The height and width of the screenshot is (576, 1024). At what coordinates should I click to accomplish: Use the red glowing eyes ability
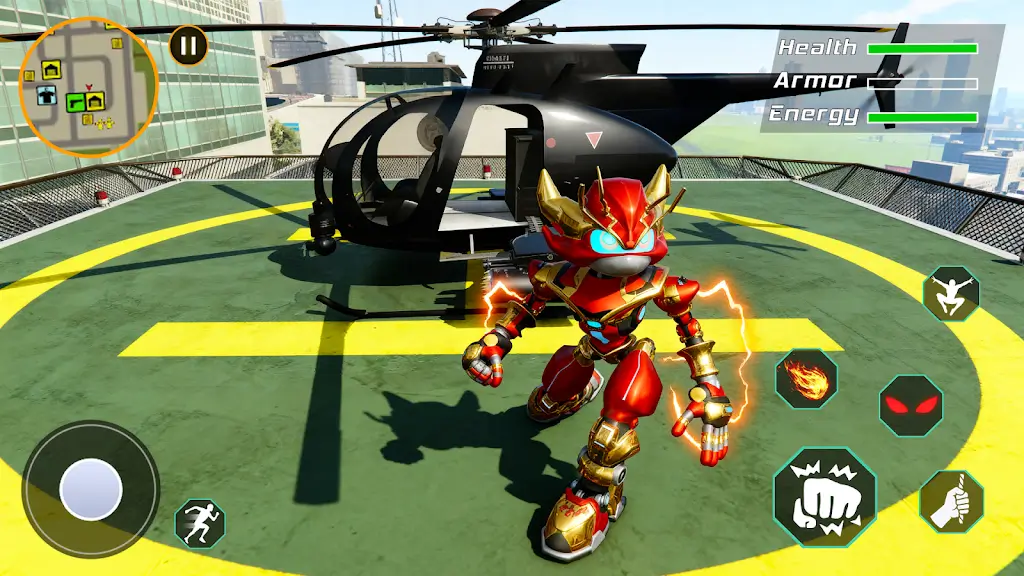910,405
